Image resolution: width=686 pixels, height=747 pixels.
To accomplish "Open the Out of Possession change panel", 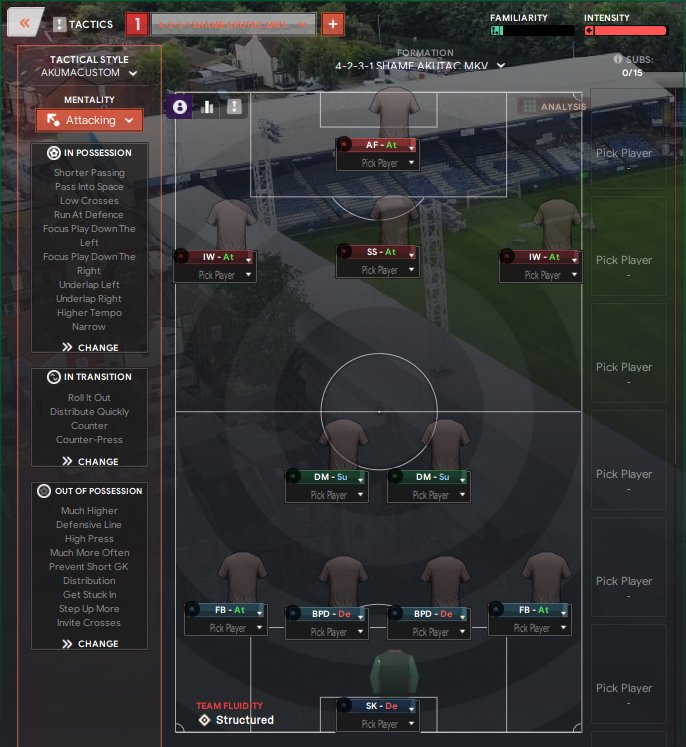I will point(89,644).
